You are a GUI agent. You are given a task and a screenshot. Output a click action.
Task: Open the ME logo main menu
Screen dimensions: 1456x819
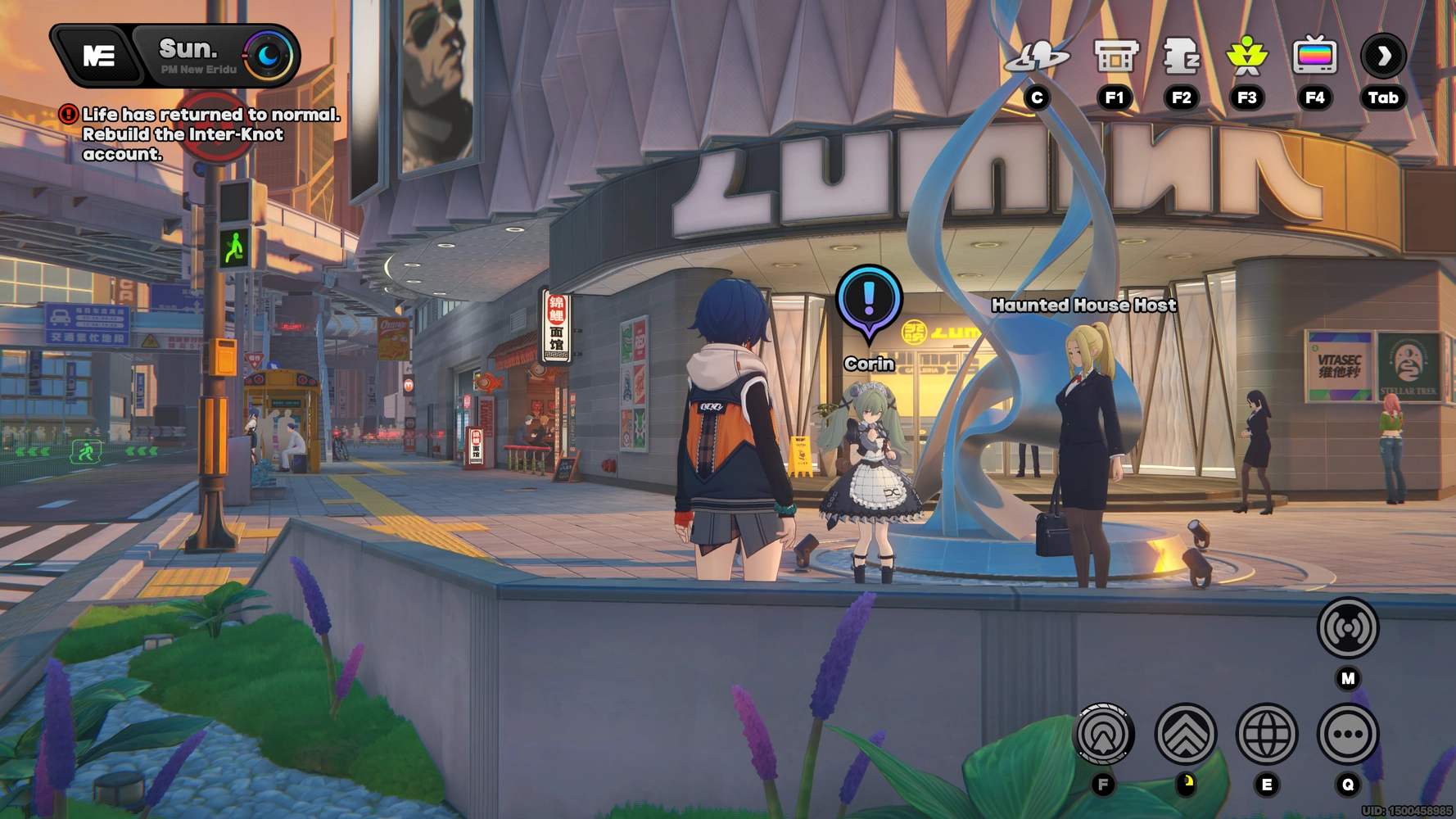99,56
